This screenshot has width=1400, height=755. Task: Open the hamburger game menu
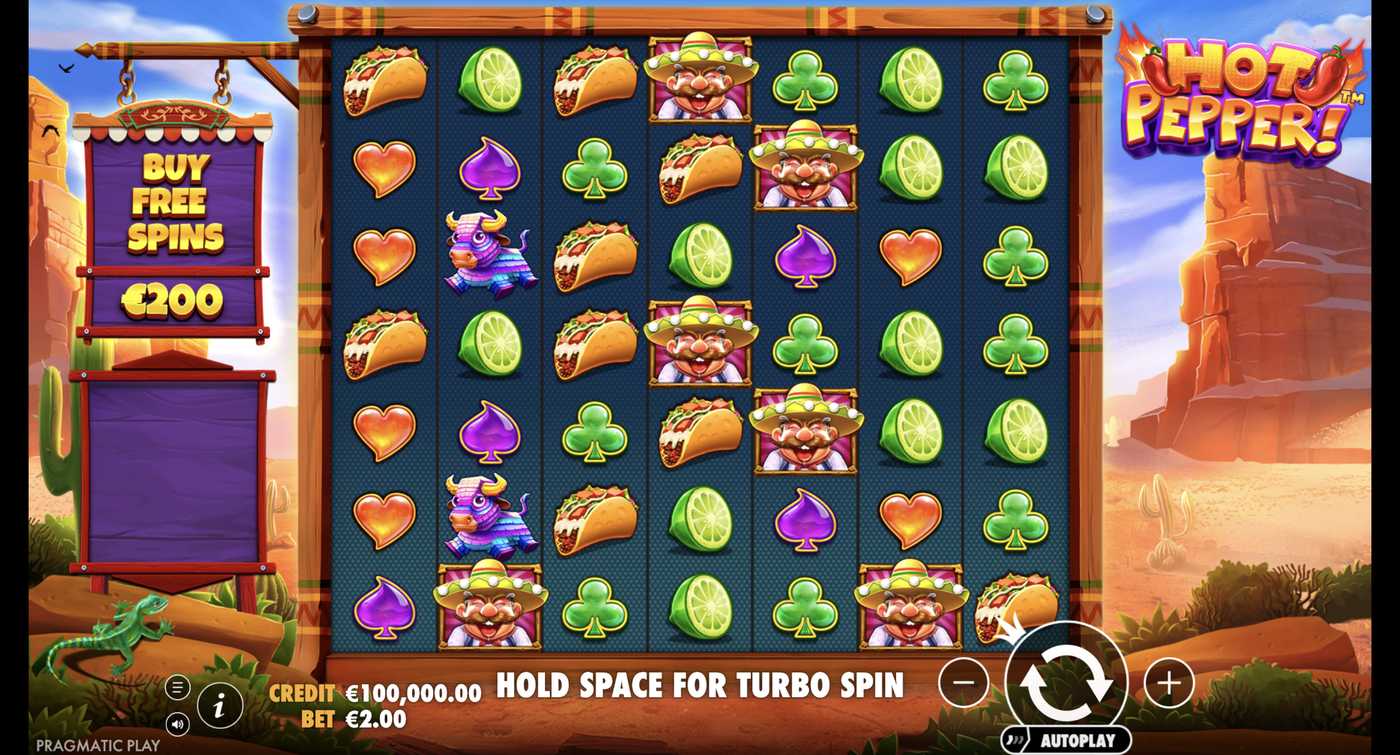click(x=178, y=686)
